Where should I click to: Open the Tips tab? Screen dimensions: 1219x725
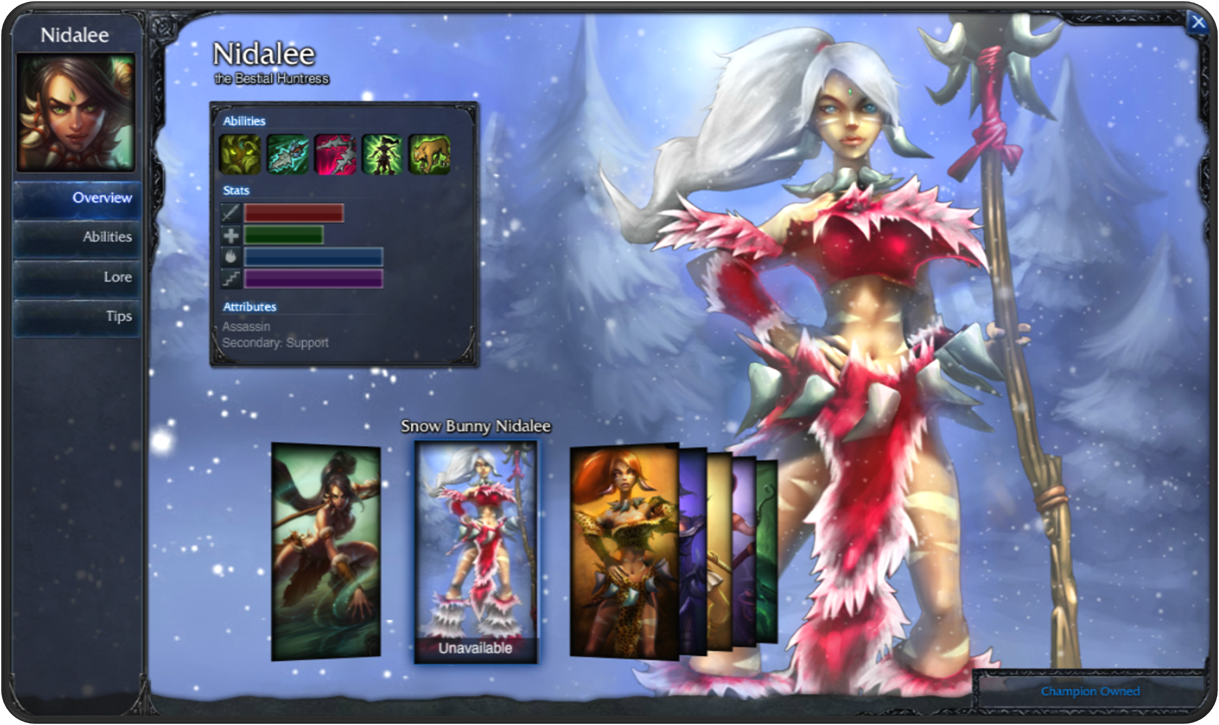click(x=77, y=316)
